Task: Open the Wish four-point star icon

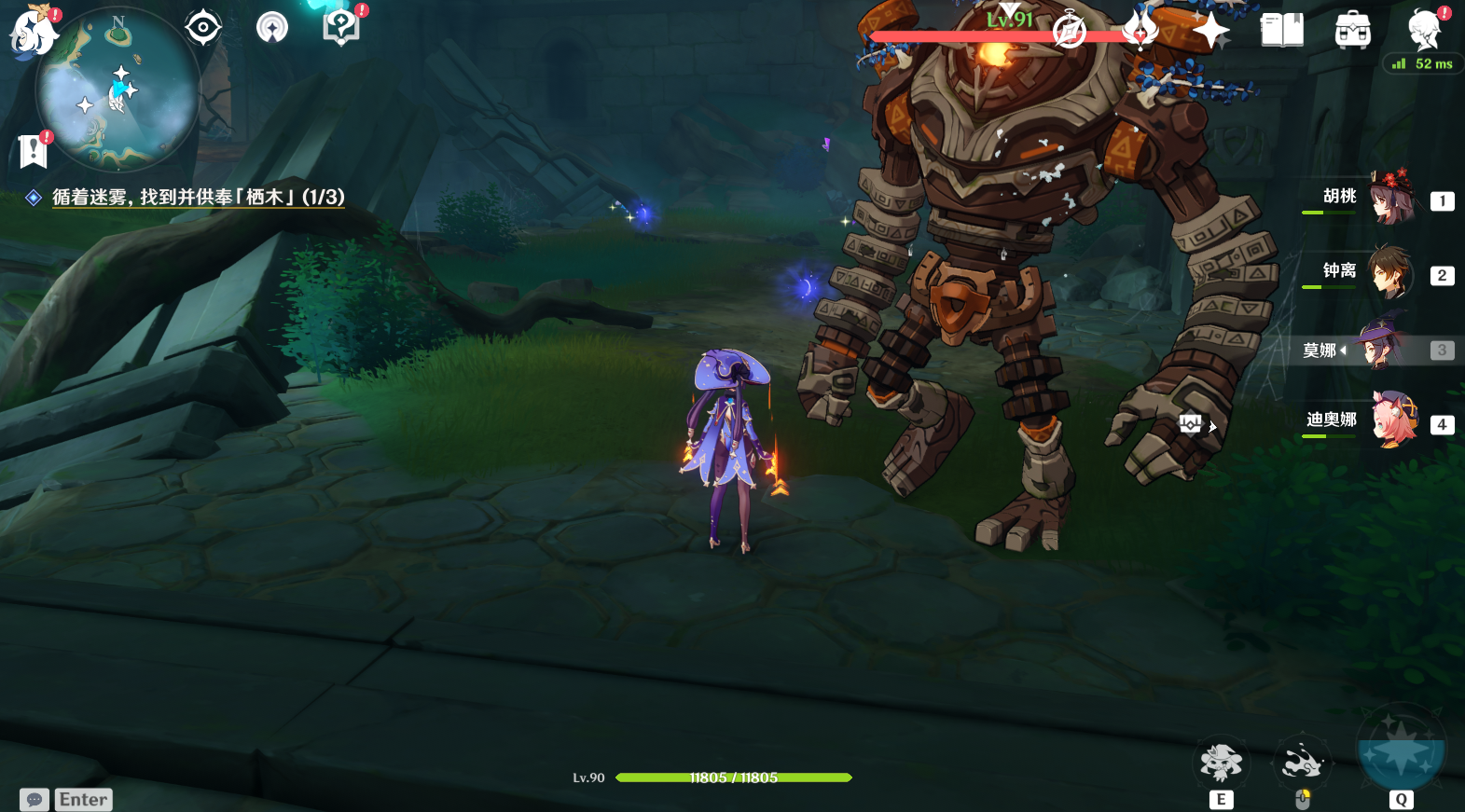Action: point(1210,31)
